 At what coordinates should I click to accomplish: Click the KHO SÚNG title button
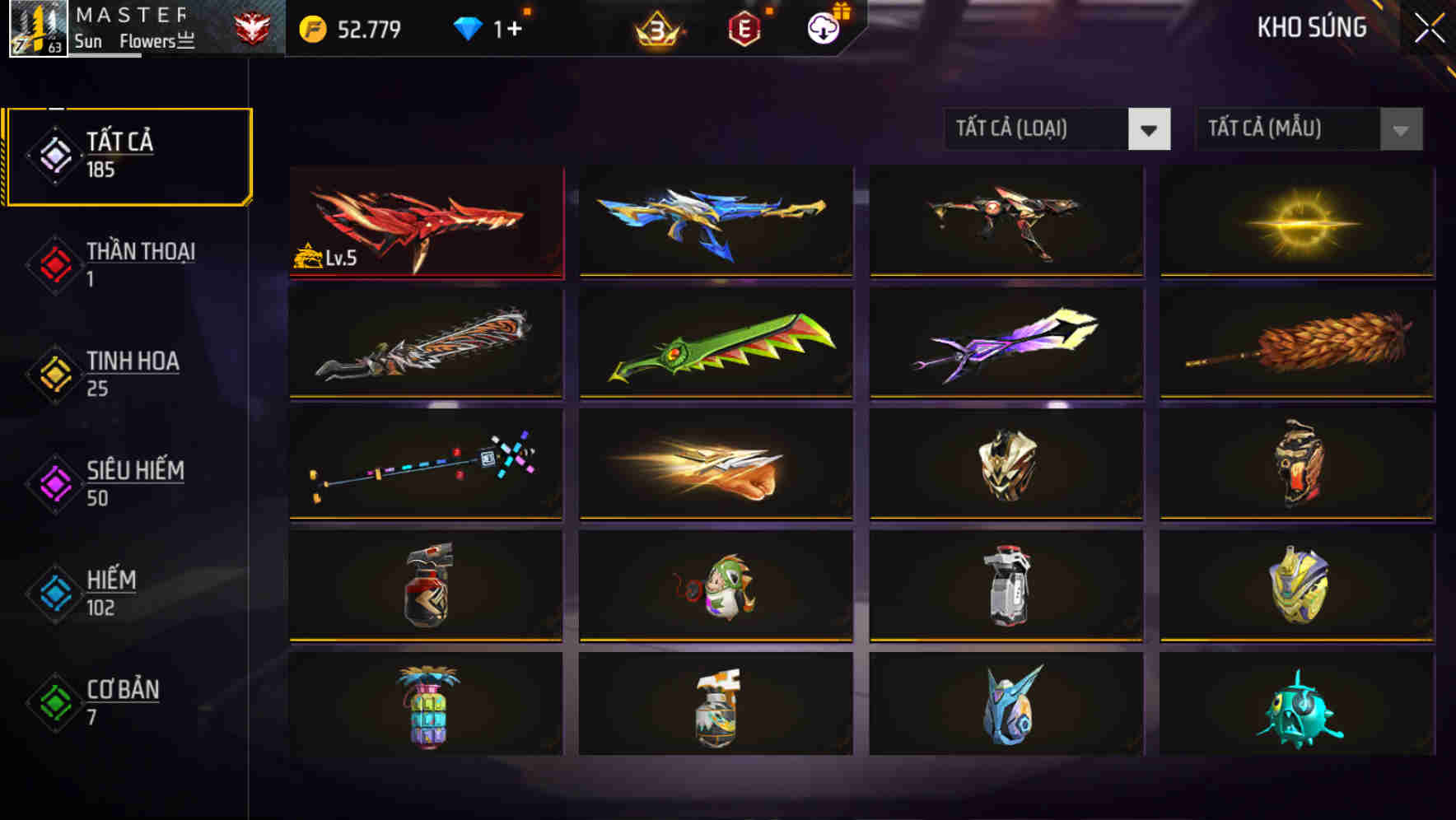[x=1311, y=27]
